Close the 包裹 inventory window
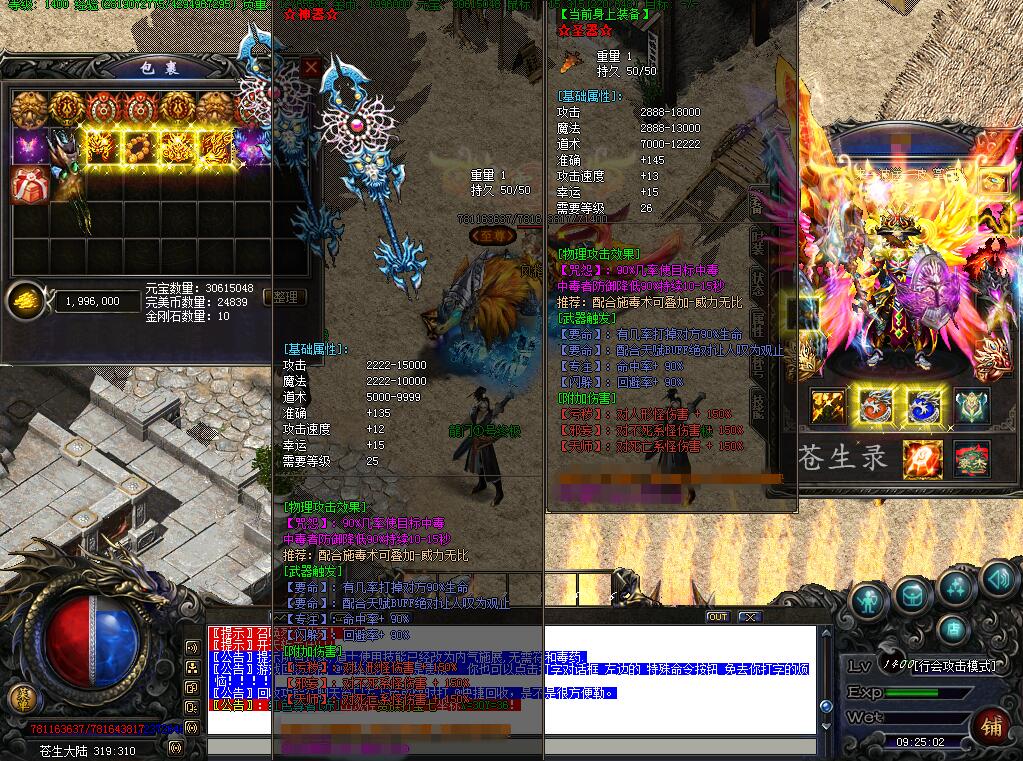This screenshot has height=761, width=1023. coord(311,67)
